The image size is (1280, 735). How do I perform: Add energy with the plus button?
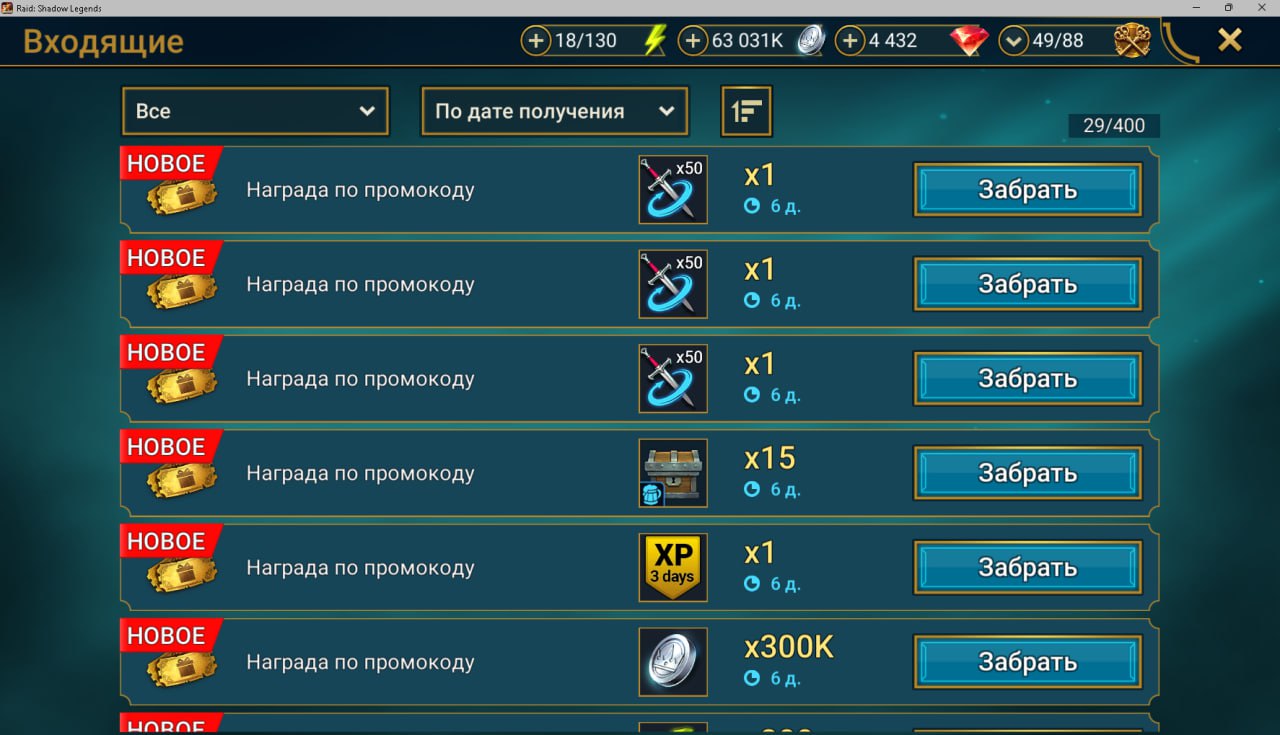coord(537,41)
